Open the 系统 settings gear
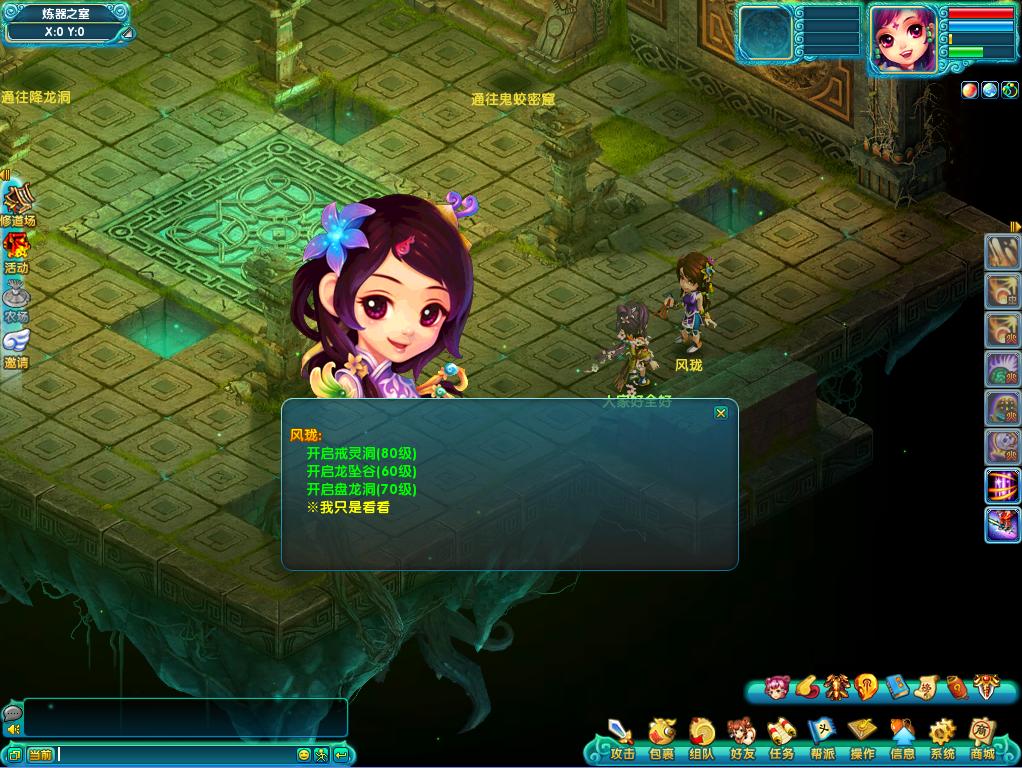The image size is (1022, 768). [x=942, y=741]
